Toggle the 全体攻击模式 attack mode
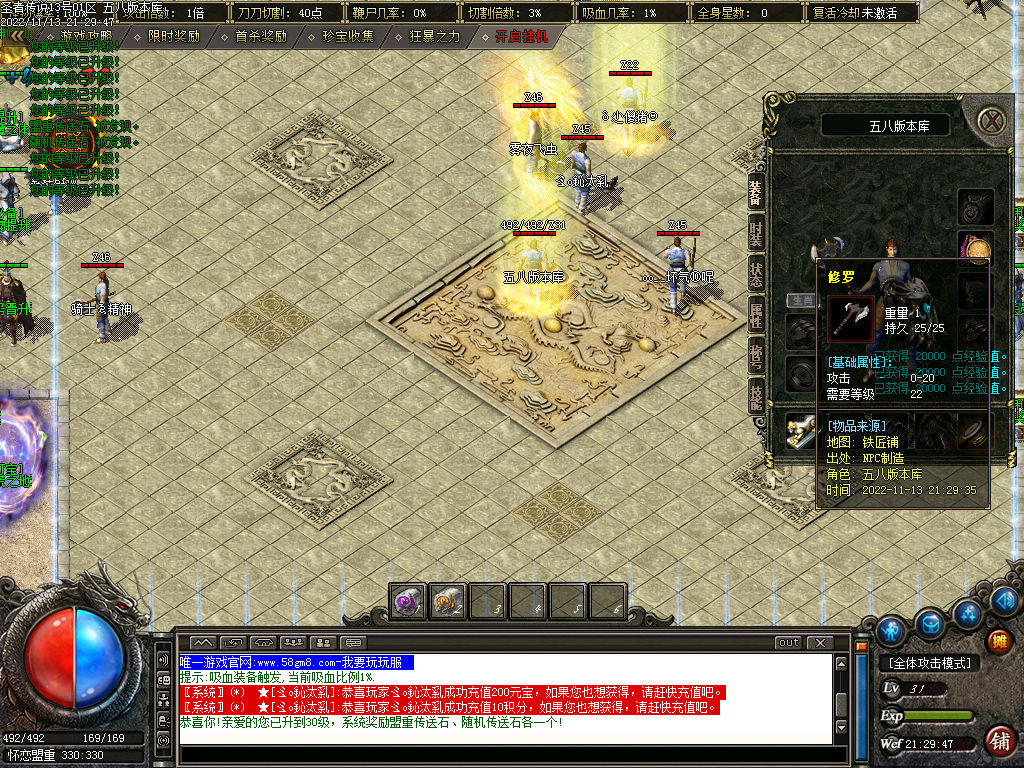 pos(929,663)
